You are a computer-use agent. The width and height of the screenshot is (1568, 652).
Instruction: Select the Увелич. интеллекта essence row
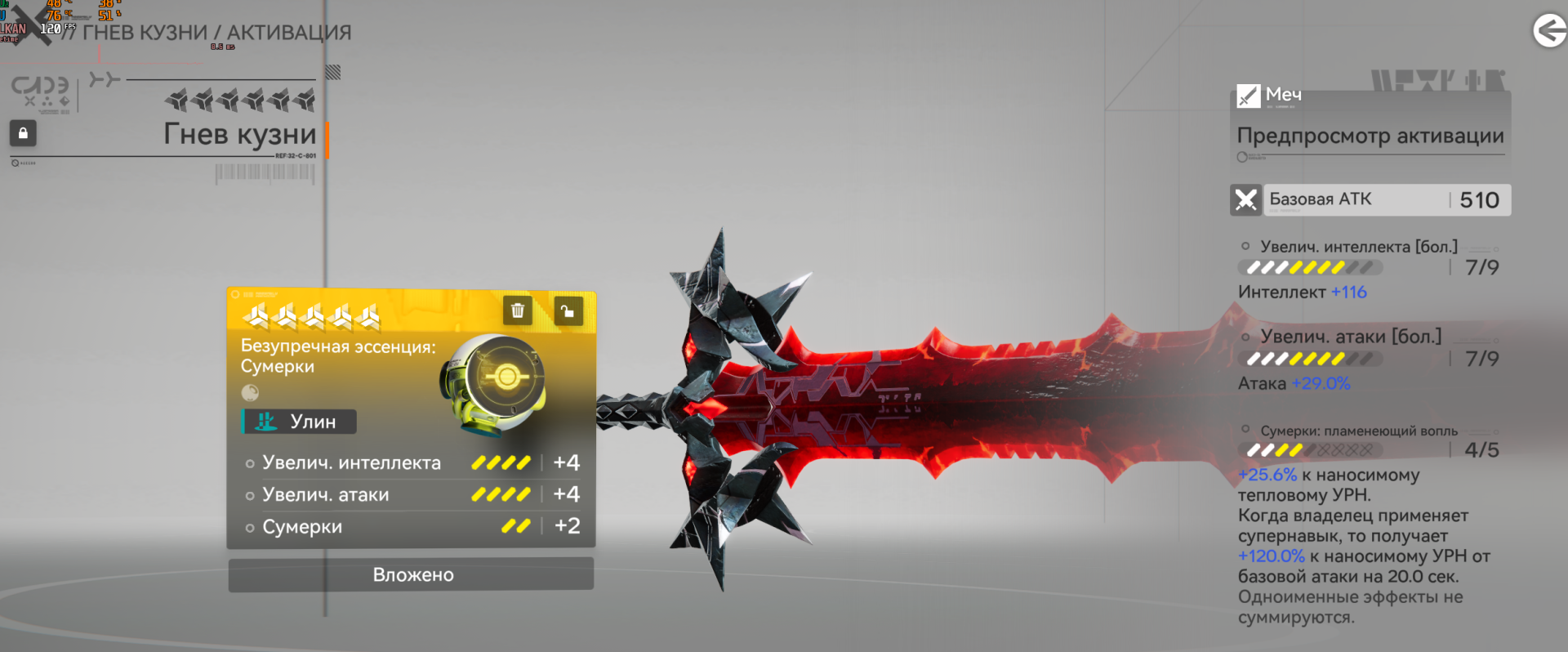pyautogui.click(x=412, y=462)
